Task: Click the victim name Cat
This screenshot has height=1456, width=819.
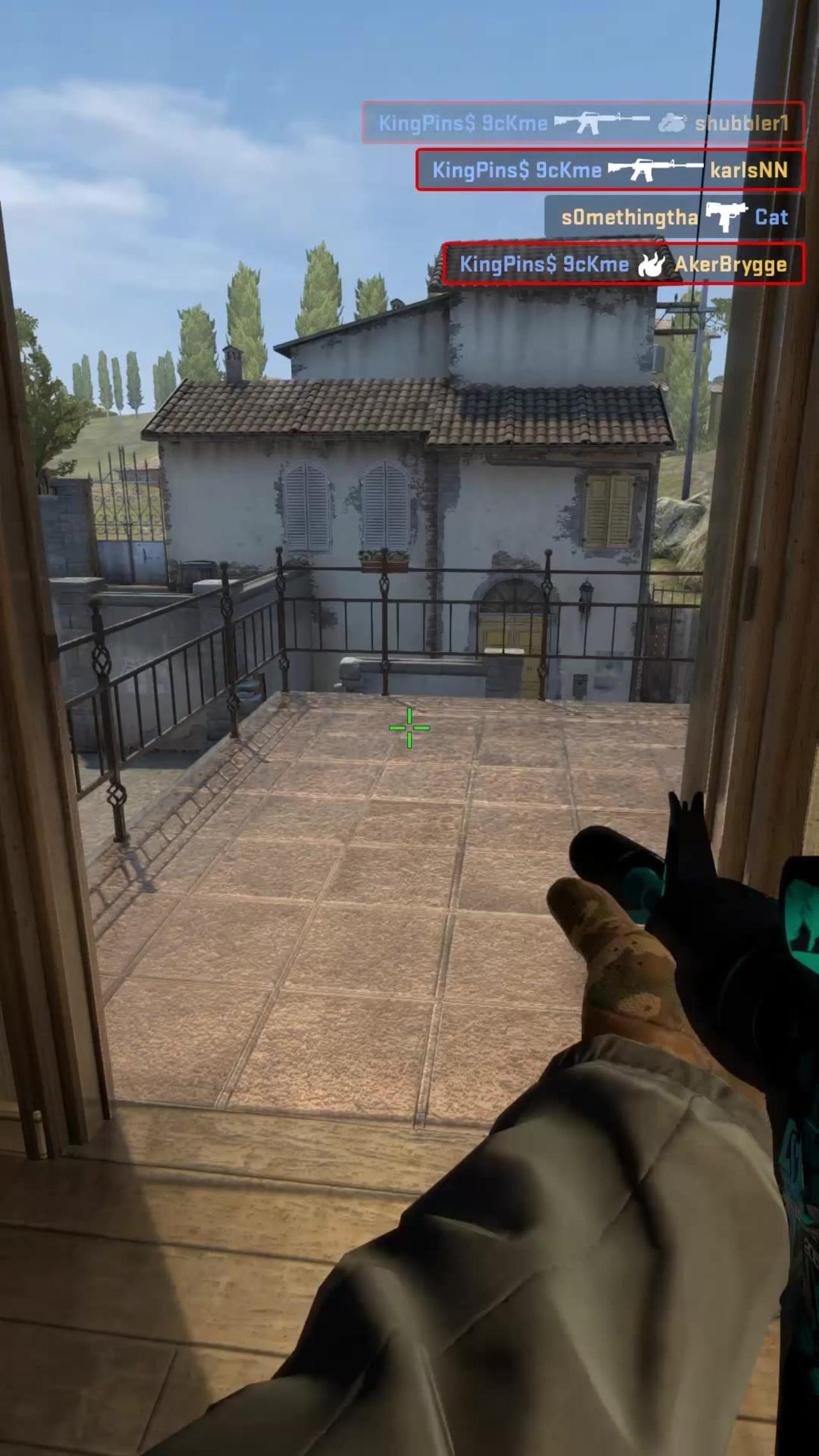Action: point(771,218)
